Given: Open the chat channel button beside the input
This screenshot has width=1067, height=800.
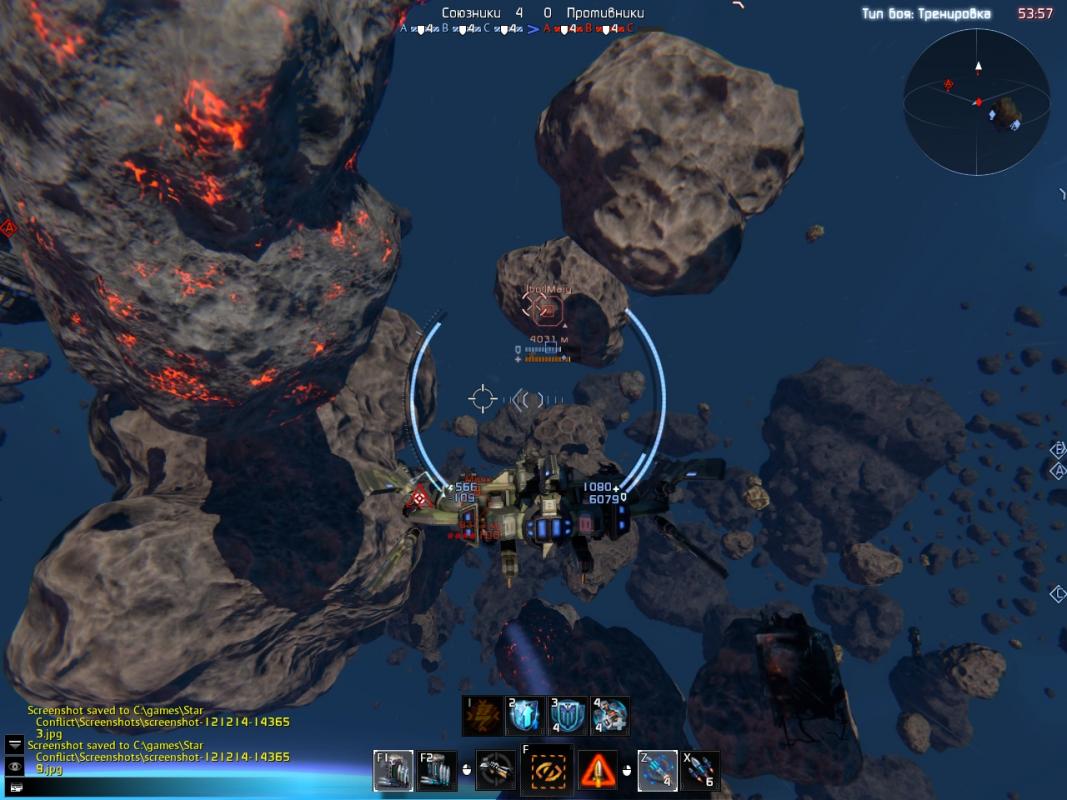Looking at the screenshot, I should pos(15,788).
